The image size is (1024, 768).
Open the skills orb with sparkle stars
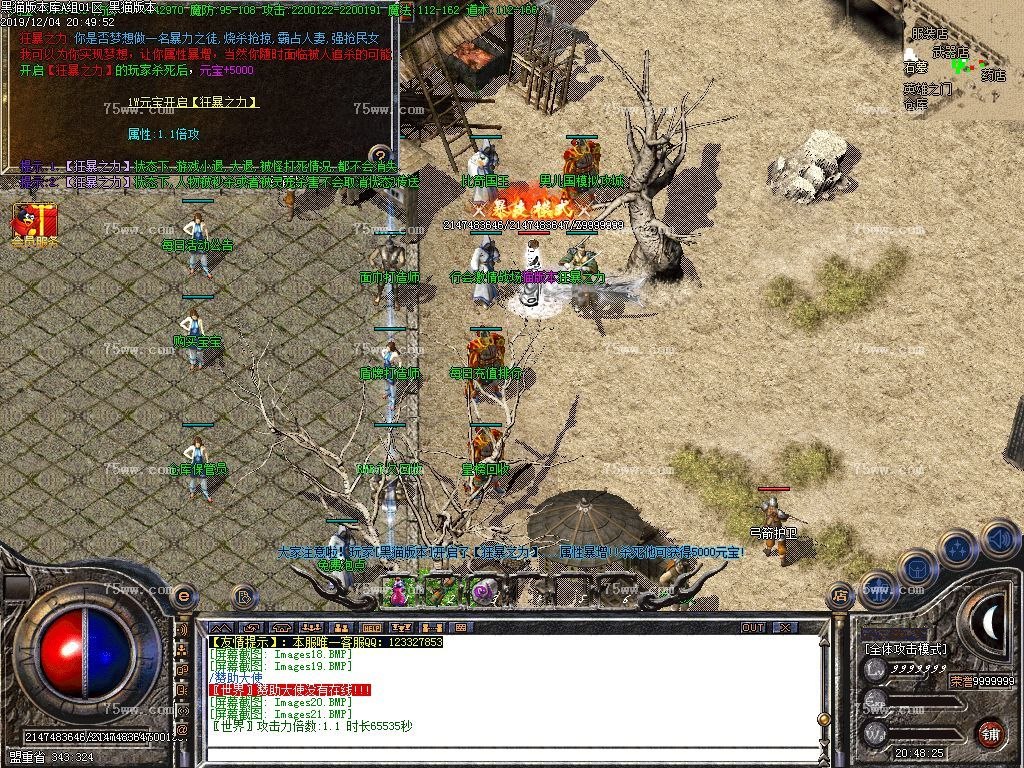(957, 549)
